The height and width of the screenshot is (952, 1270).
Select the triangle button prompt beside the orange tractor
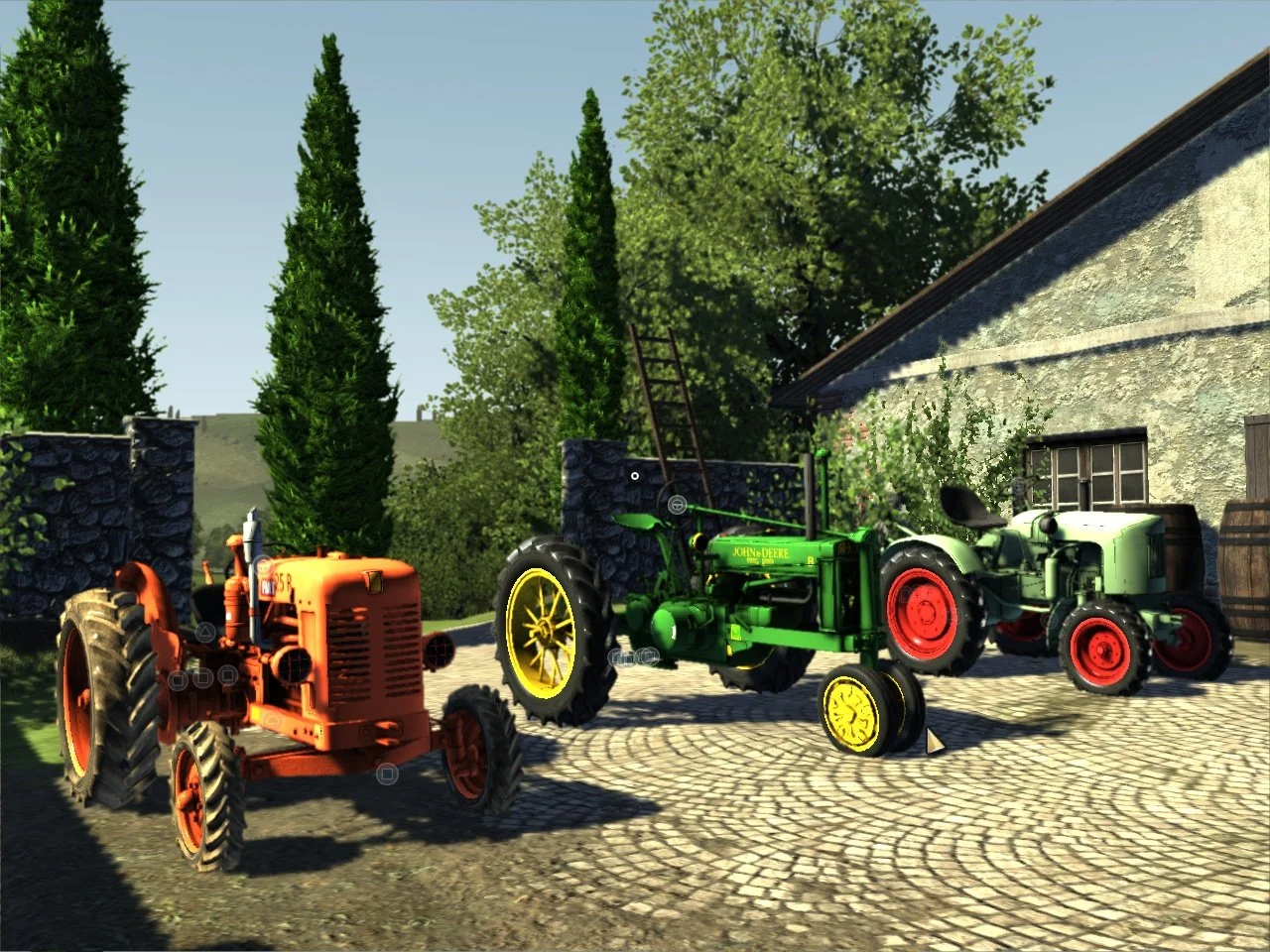click(x=204, y=632)
